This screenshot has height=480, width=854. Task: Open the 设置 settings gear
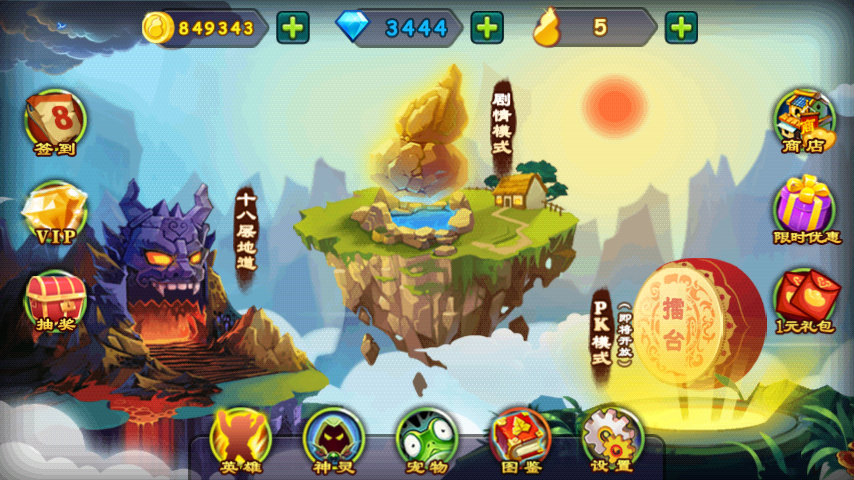611,440
